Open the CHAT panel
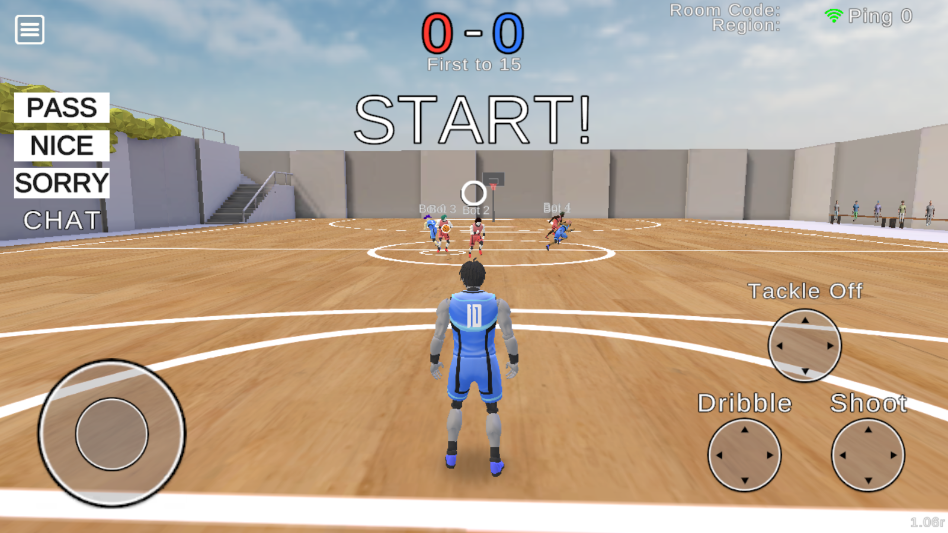The height and width of the screenshot is (533, 948). tap(62, 220)
